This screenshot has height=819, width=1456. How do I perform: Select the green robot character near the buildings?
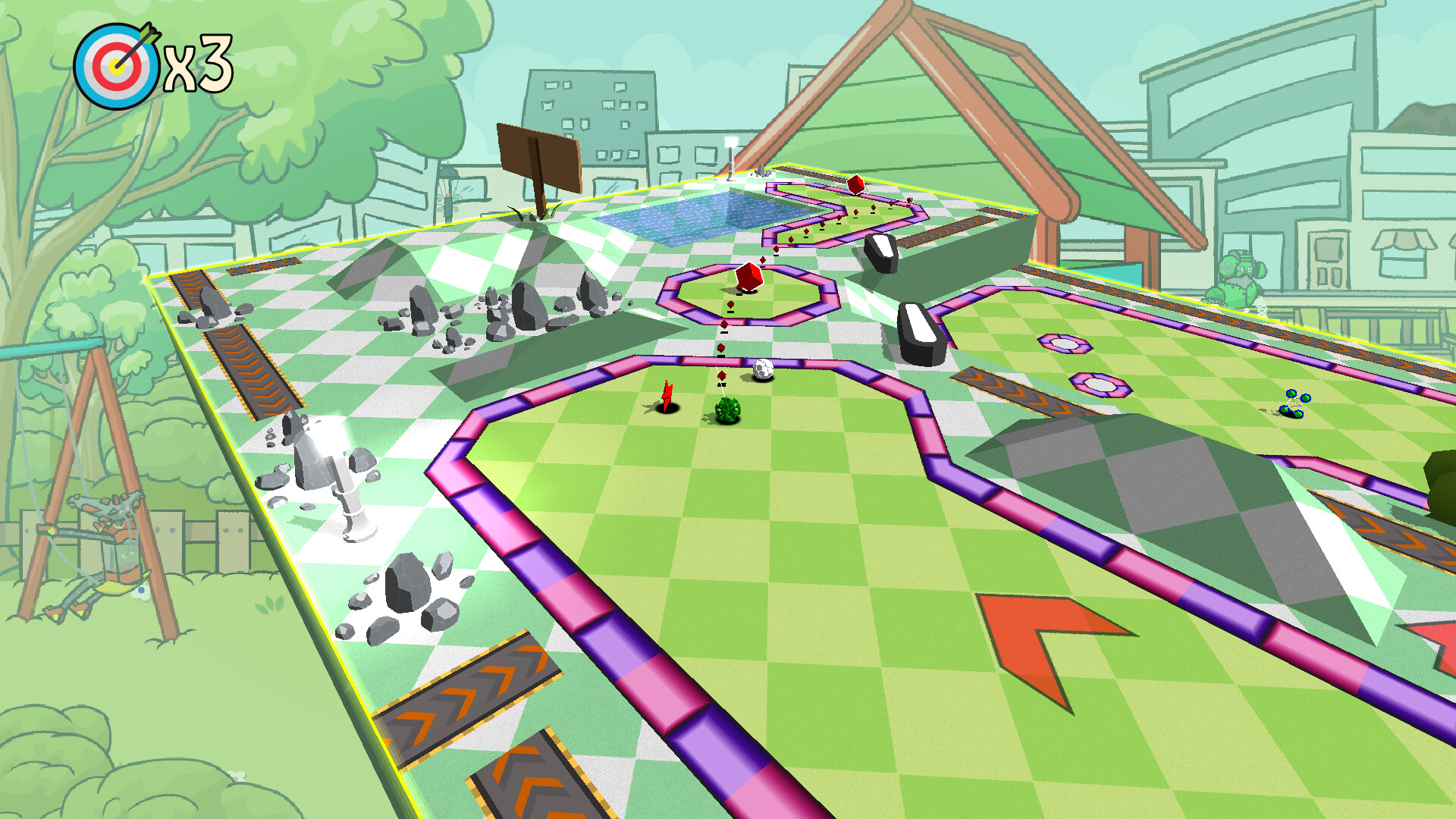coord(1238,273)
